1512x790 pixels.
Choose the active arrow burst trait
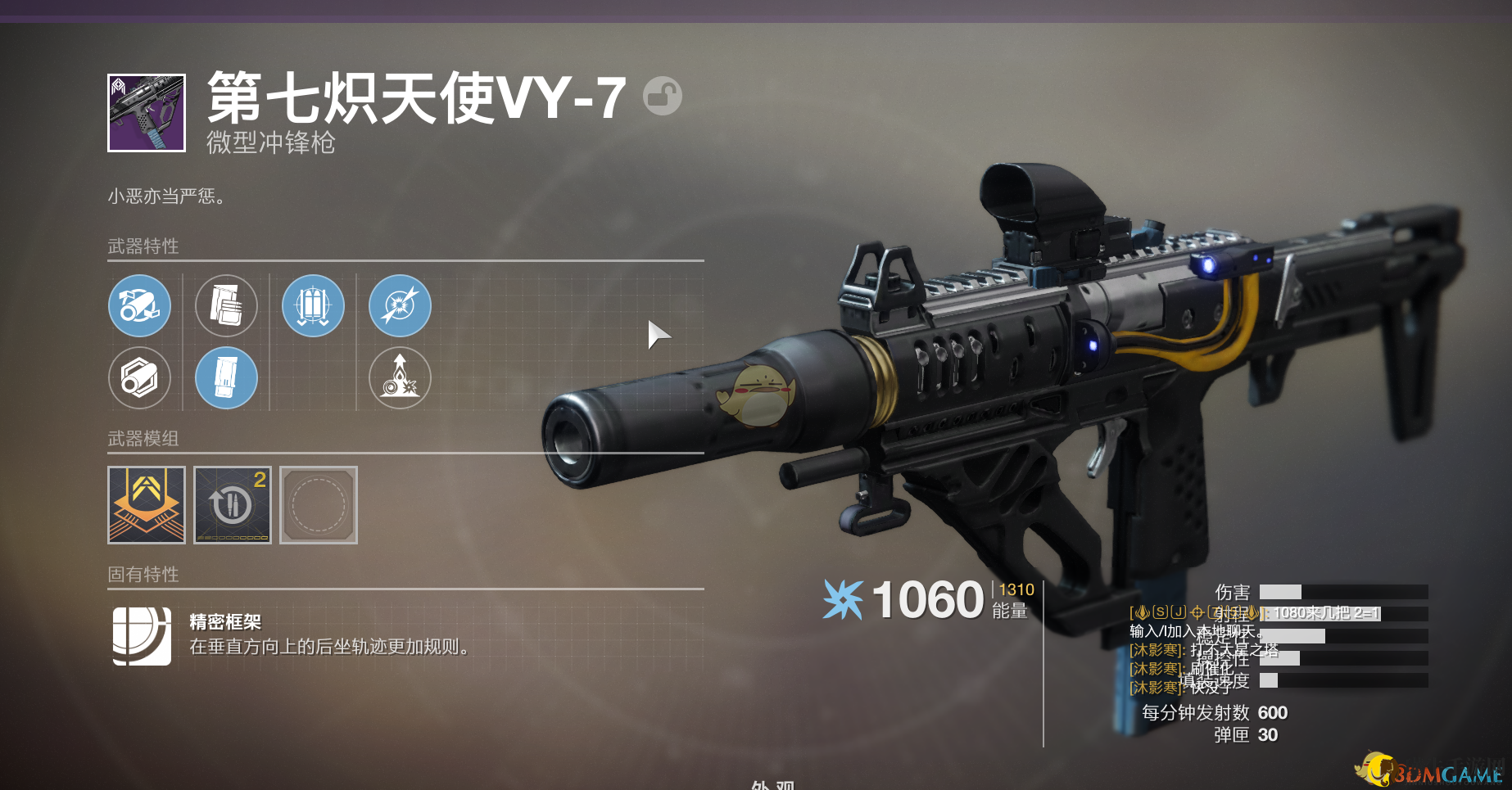click(x=401, y=306)
